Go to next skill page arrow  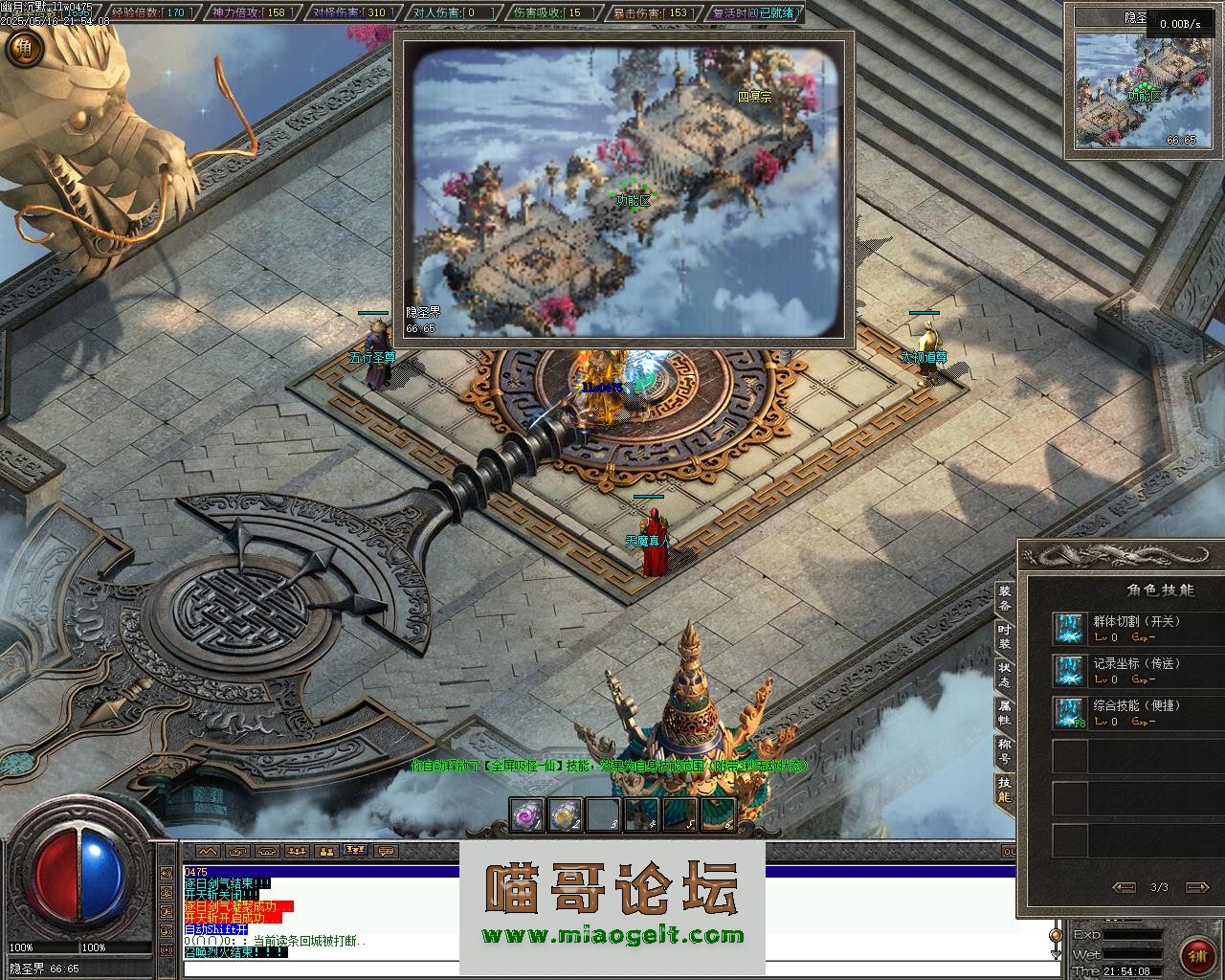pos(1195,887)
